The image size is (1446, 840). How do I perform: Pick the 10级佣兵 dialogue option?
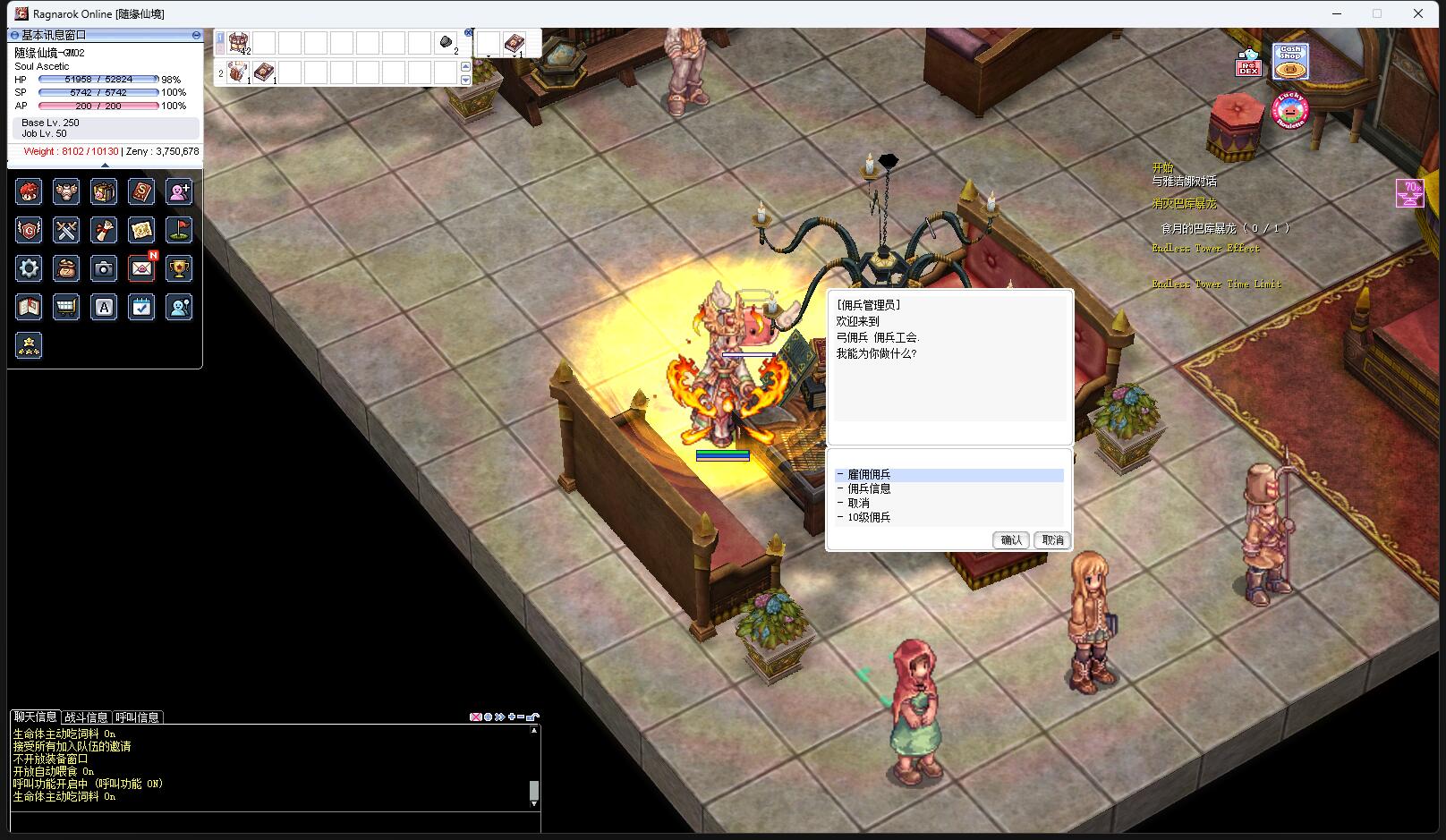point(869,518)
